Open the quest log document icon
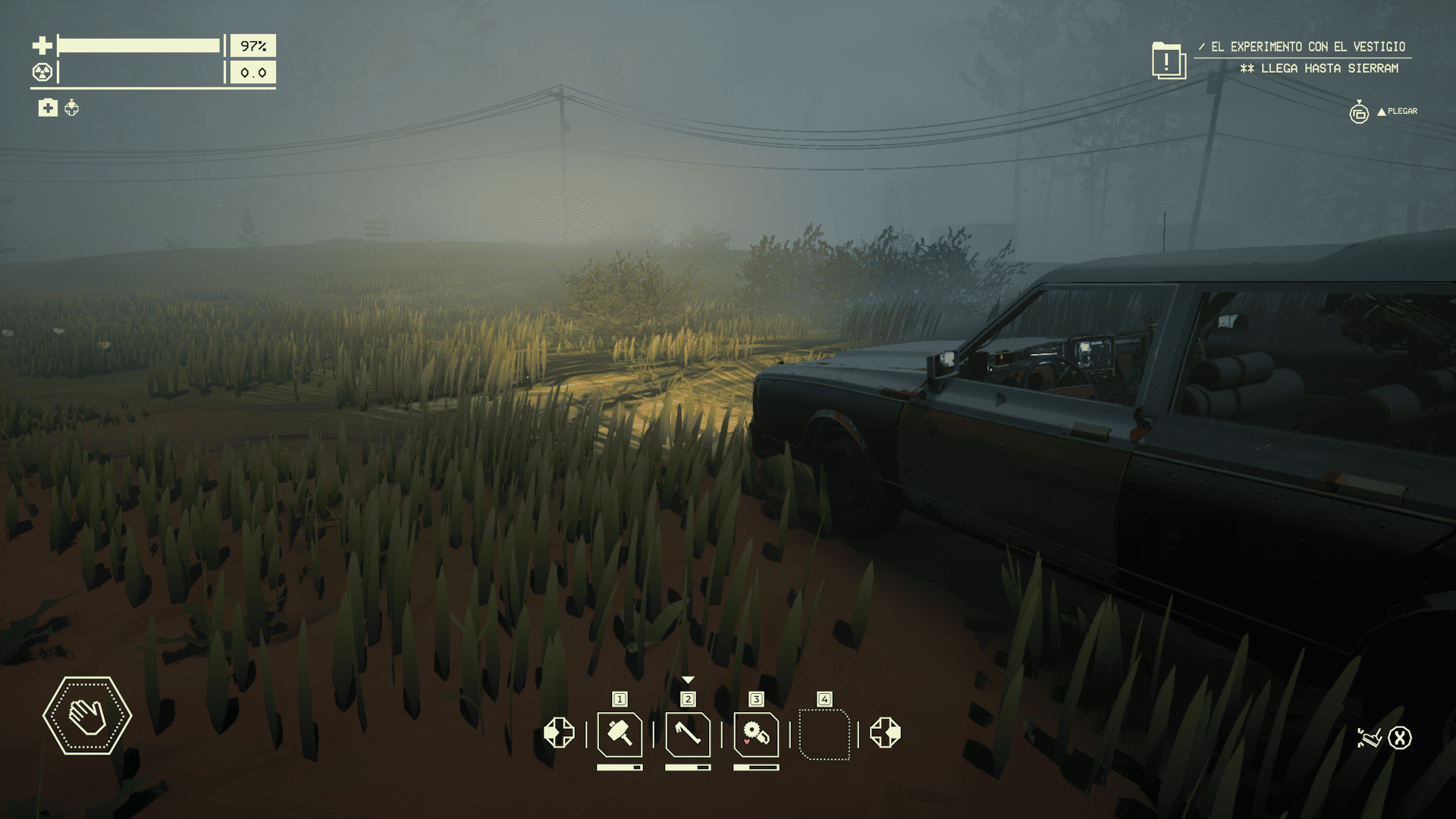1456x819 pixels. coord(1168,60)
